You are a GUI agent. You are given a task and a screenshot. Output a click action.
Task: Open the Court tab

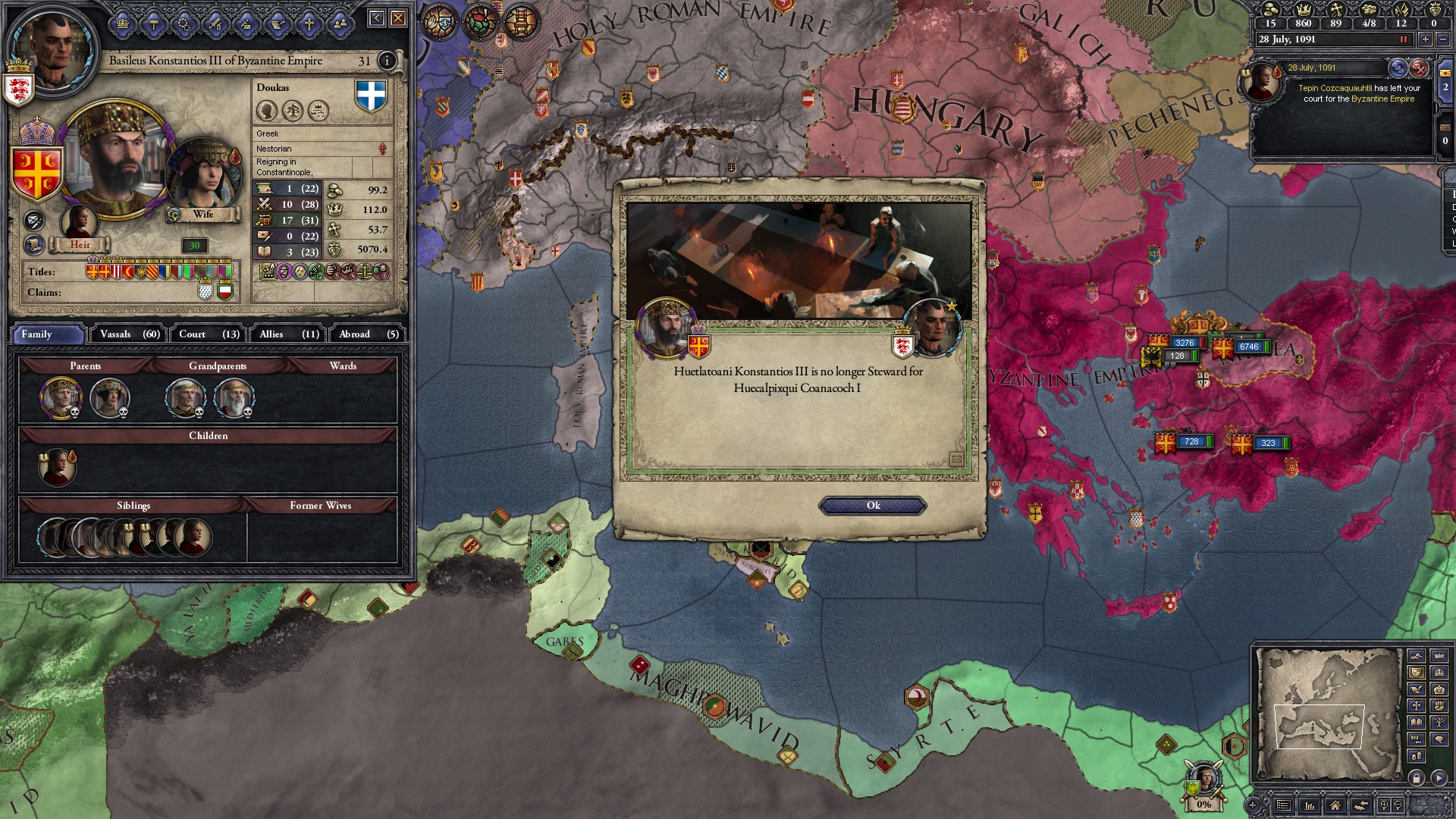point(209,334)
